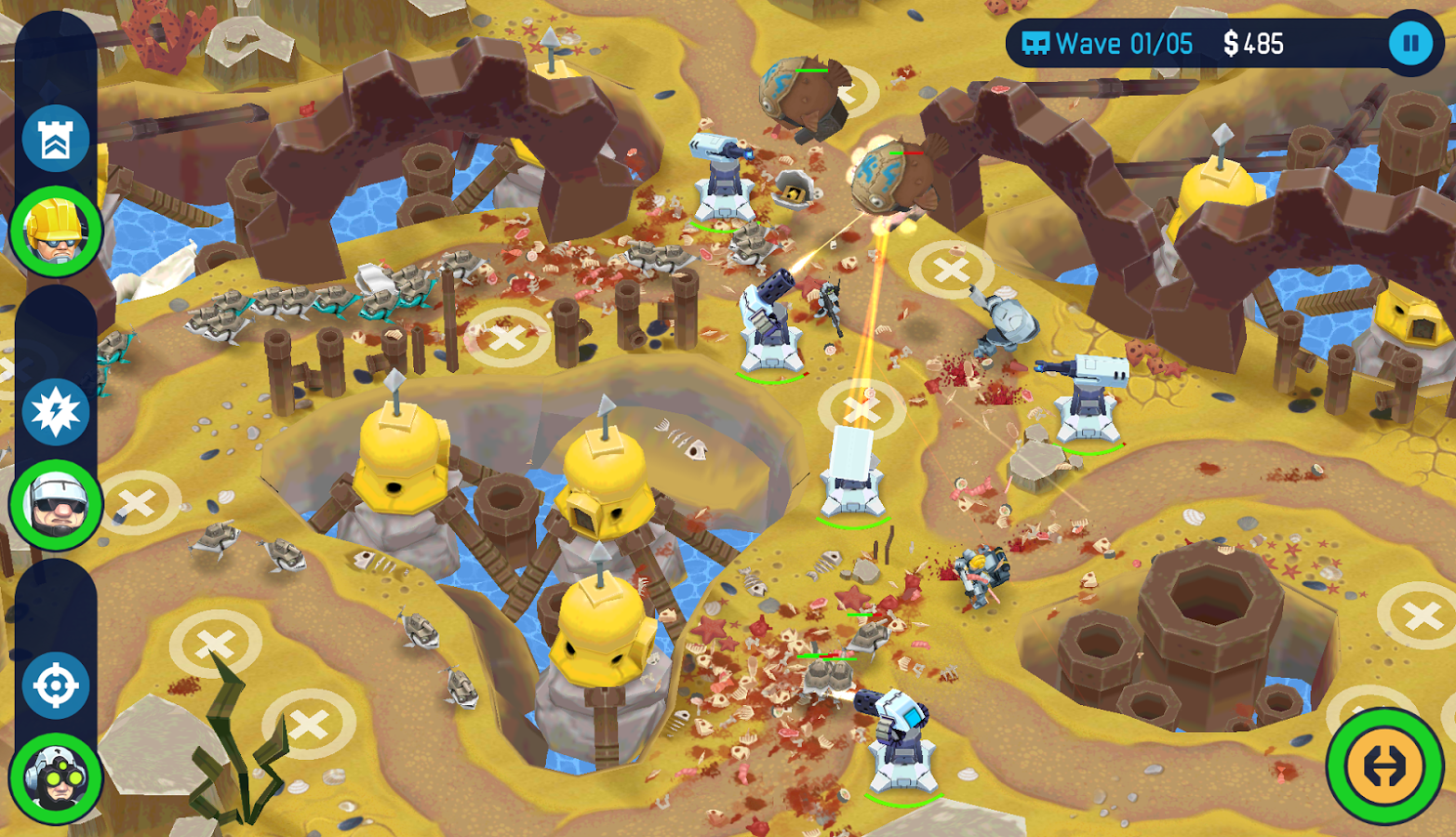The image size is (1456, 837).
Task: Select the night-vision goggles hero portrait
Action: (x=58, y=781)
